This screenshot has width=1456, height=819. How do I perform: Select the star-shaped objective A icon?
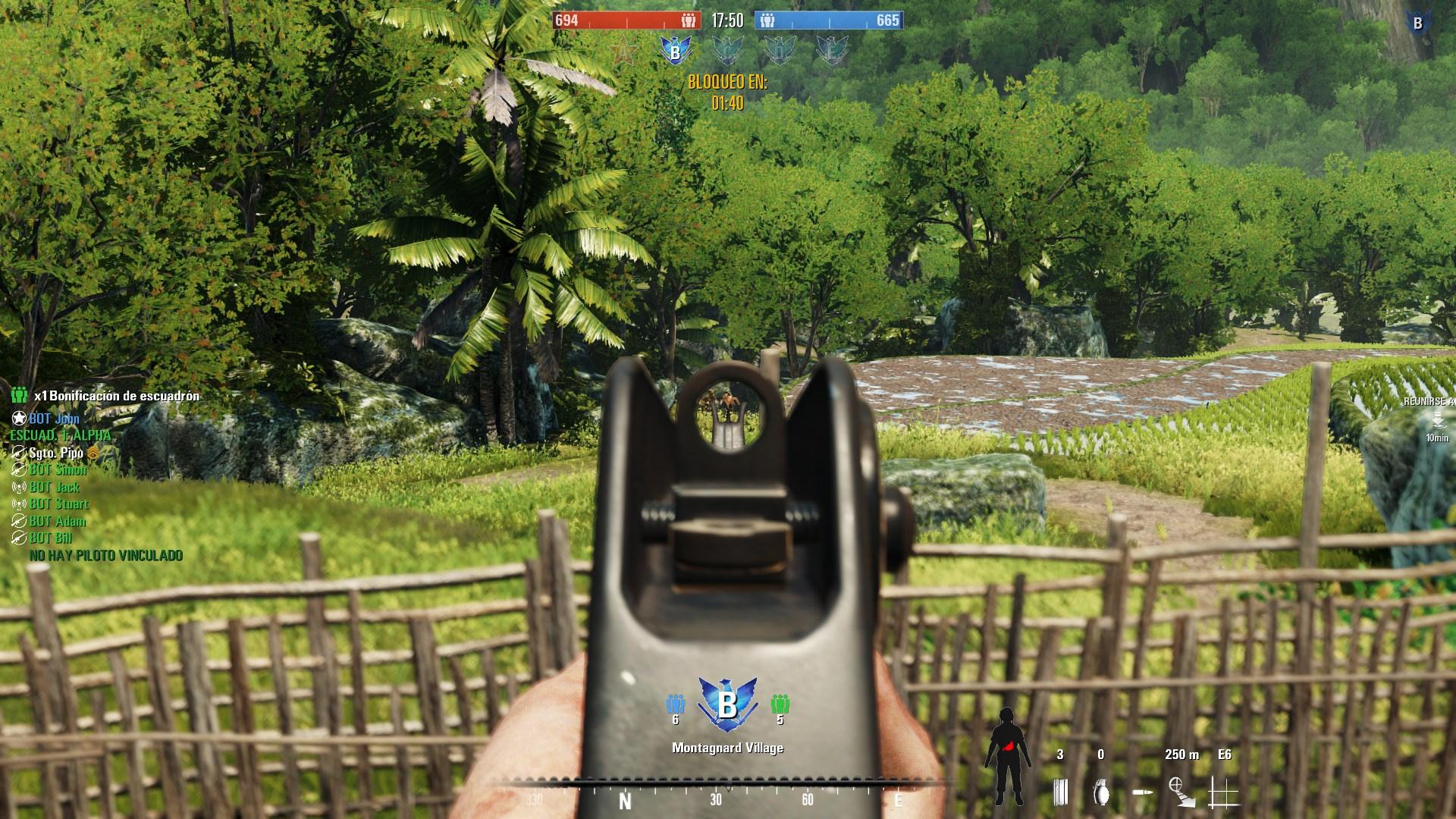point(625,50)
